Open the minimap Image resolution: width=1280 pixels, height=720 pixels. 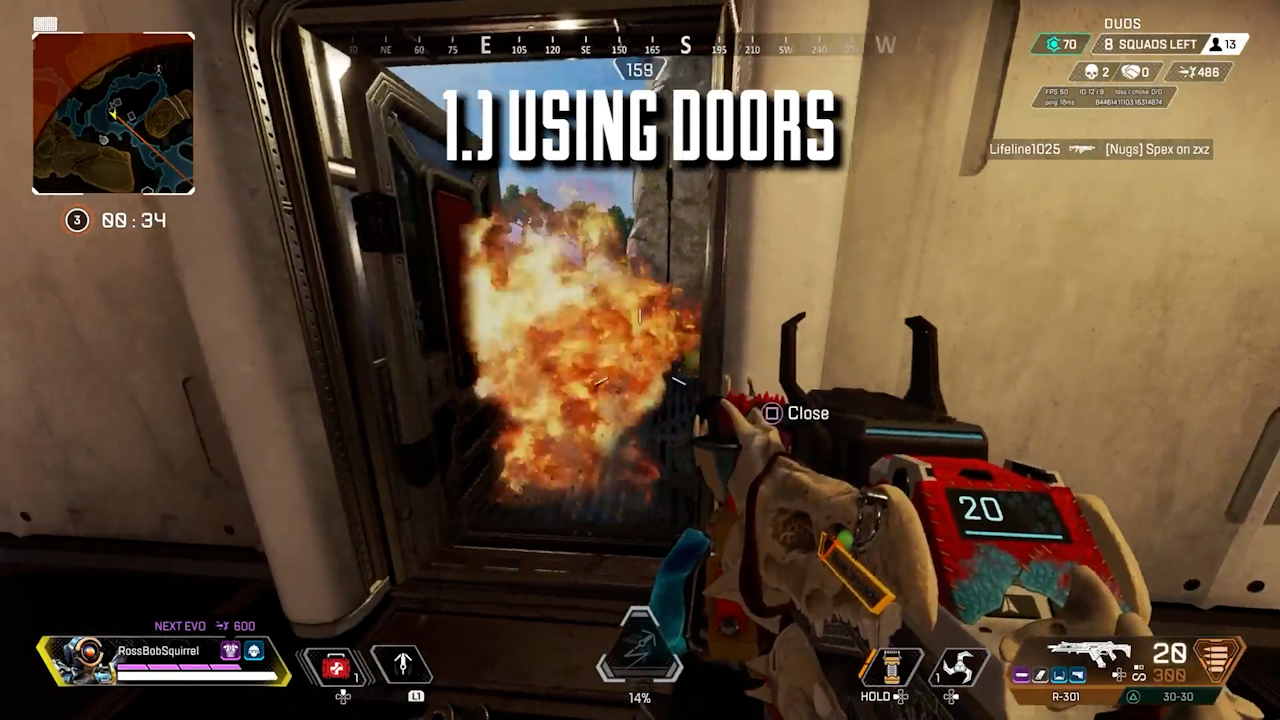click(x=113, y=113)
